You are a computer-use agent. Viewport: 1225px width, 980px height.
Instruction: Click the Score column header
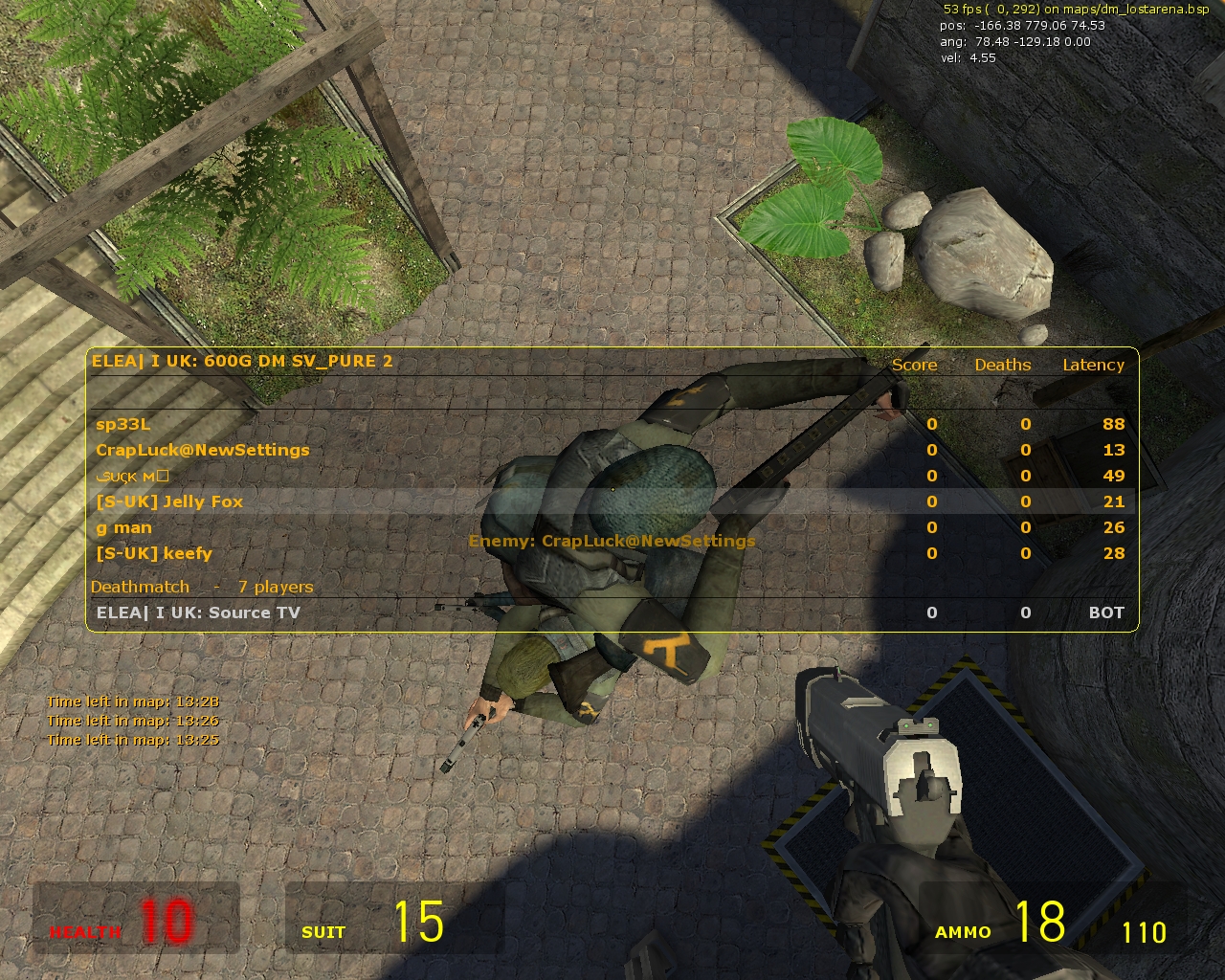915,366
